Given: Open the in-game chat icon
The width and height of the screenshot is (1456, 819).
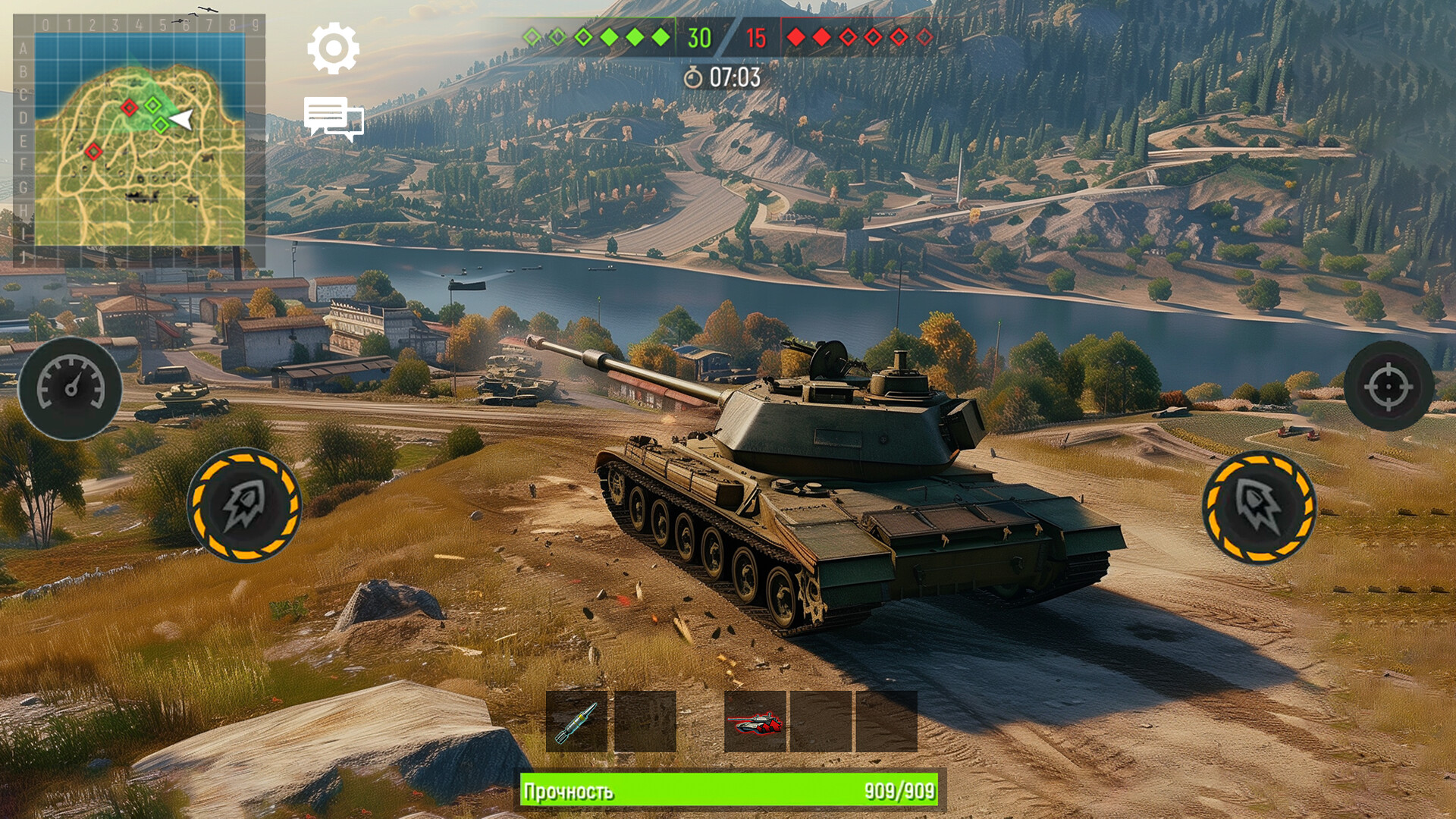Looking at the screenshot, I should [x=334, y=118].
